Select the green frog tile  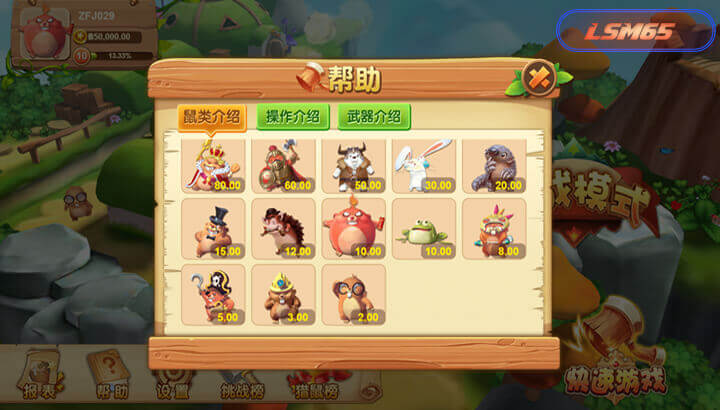point(423,230)
